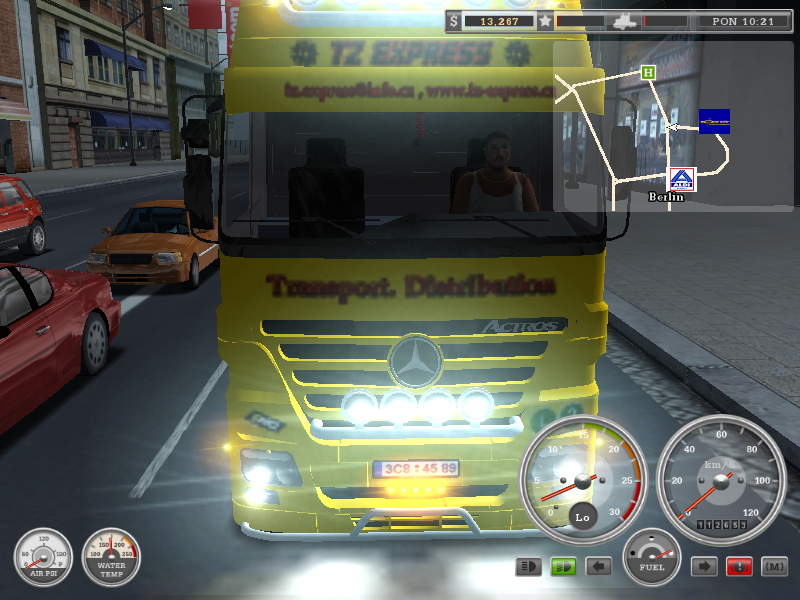Select the ALDI marker on minimap
Screen dimensions: 800x600
tap(682, 180)
